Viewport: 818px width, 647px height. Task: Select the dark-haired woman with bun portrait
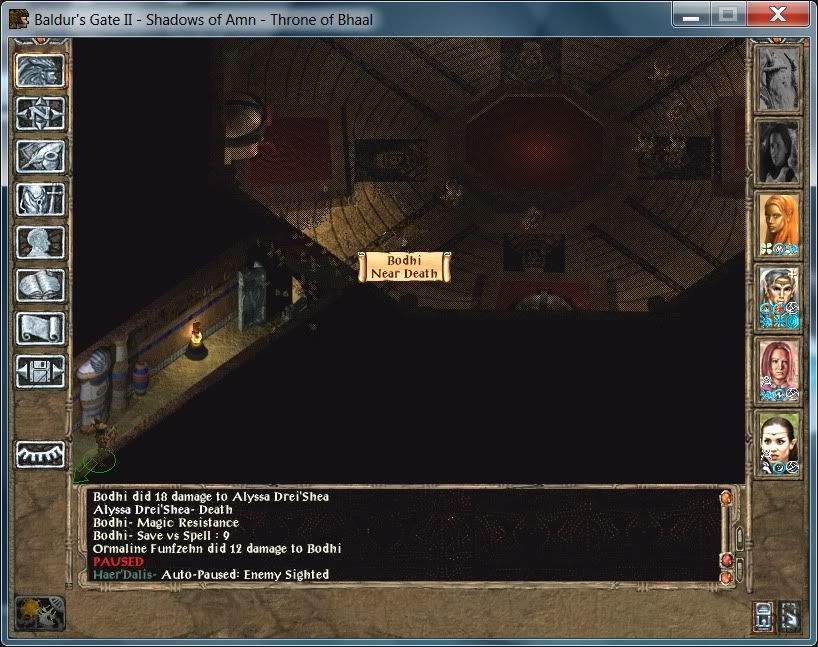coord(779,444)
